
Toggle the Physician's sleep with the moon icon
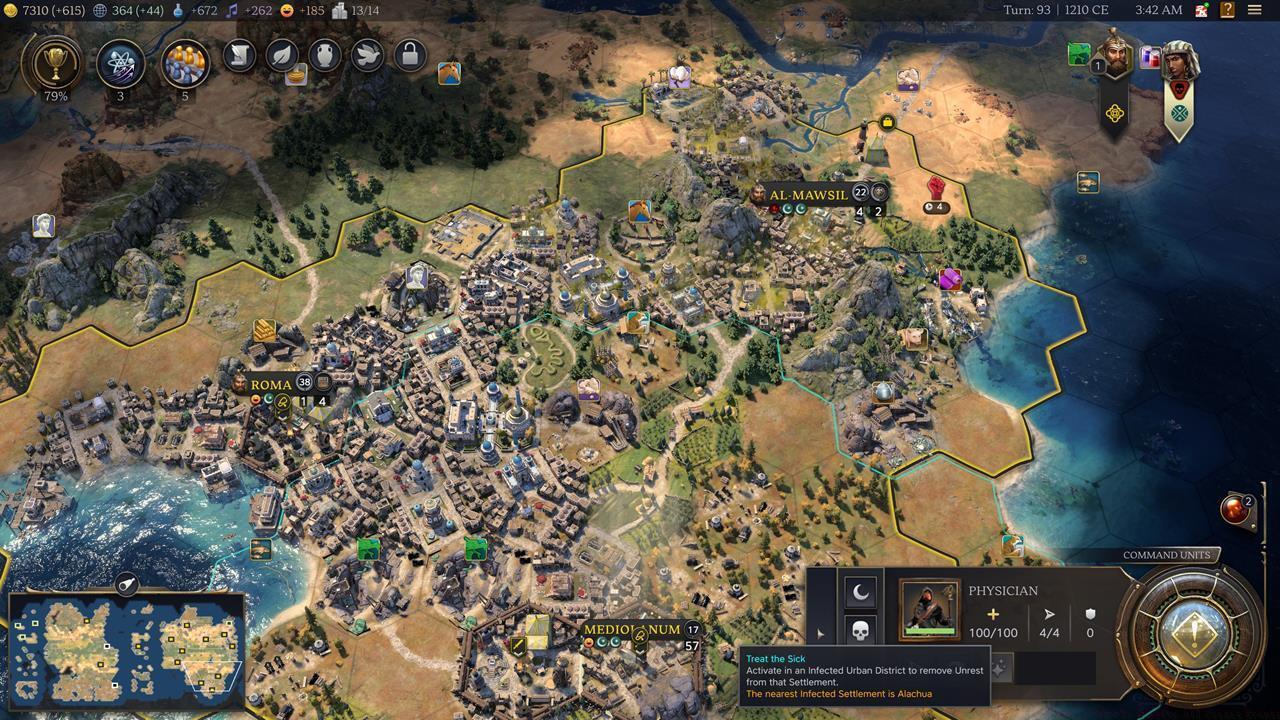(x=859, y=592)
